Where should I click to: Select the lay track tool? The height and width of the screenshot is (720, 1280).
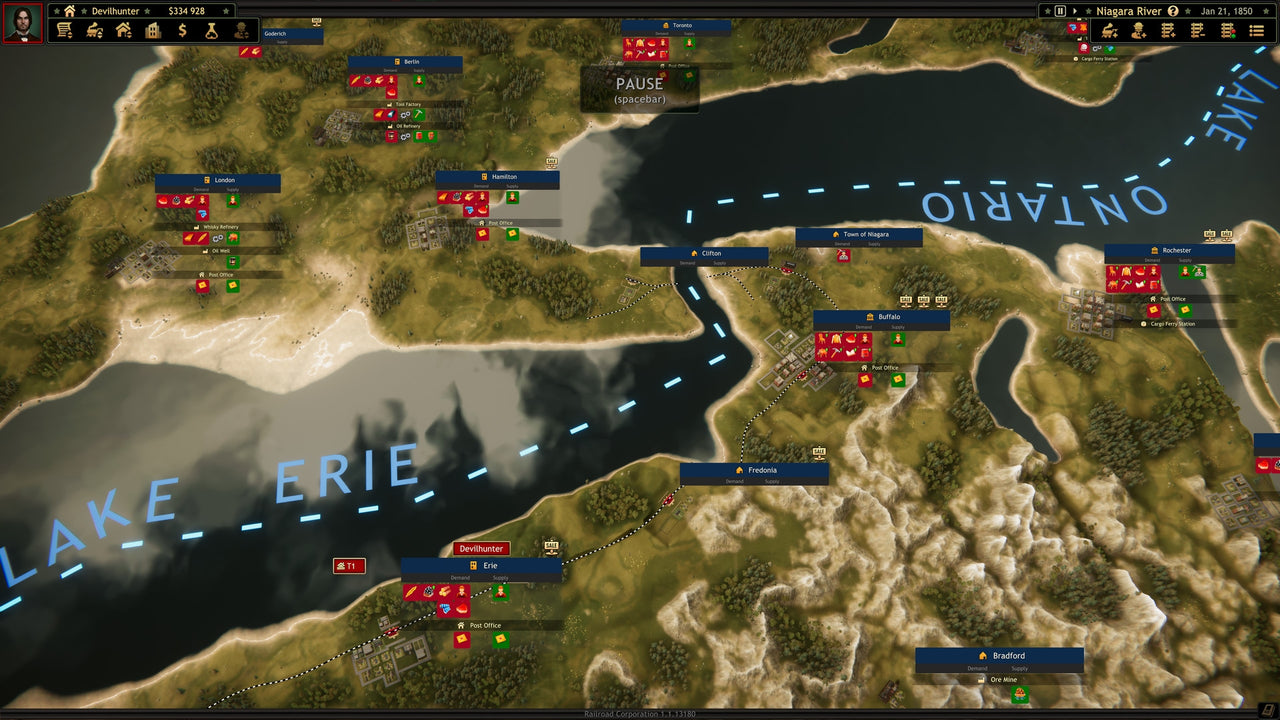coord(1167,31)
